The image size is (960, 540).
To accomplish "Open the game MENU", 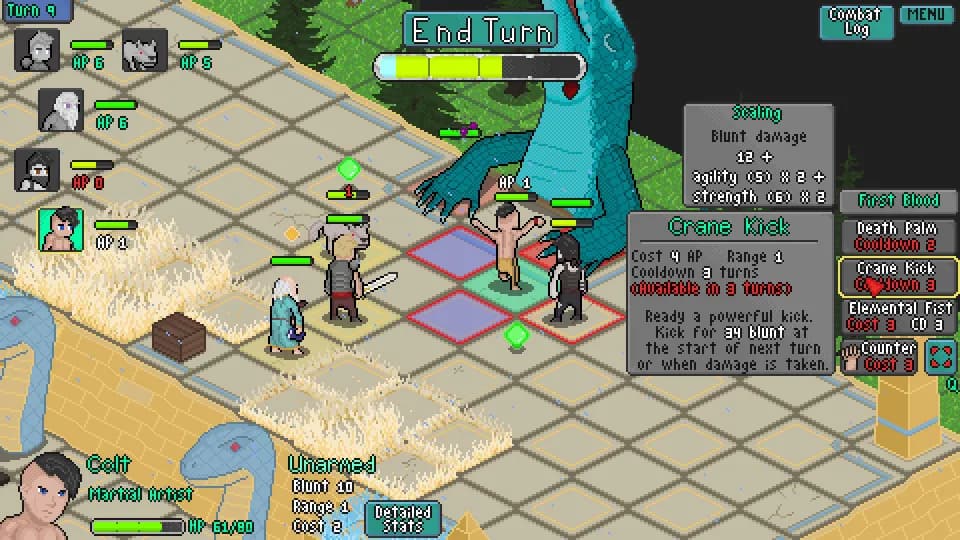I will (925, 15).
